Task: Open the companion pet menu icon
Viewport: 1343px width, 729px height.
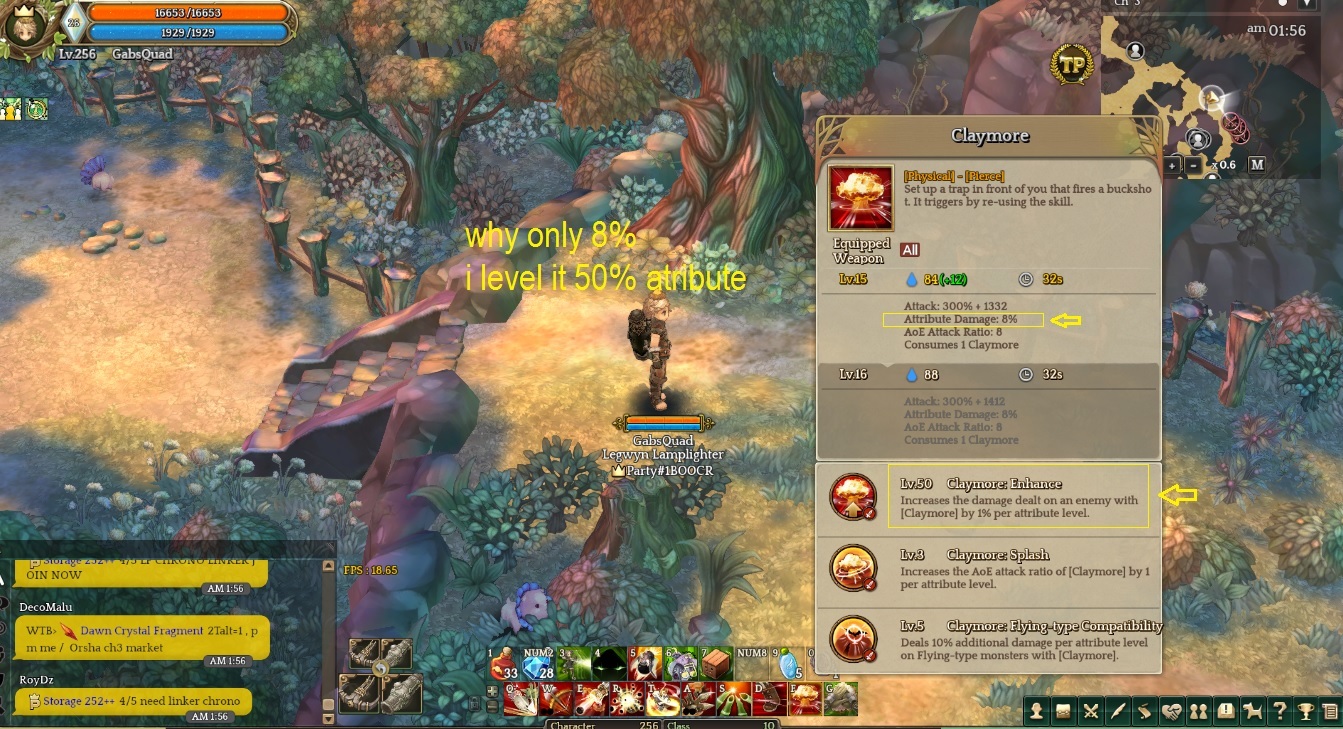Action: click(x=1251, y=712)
